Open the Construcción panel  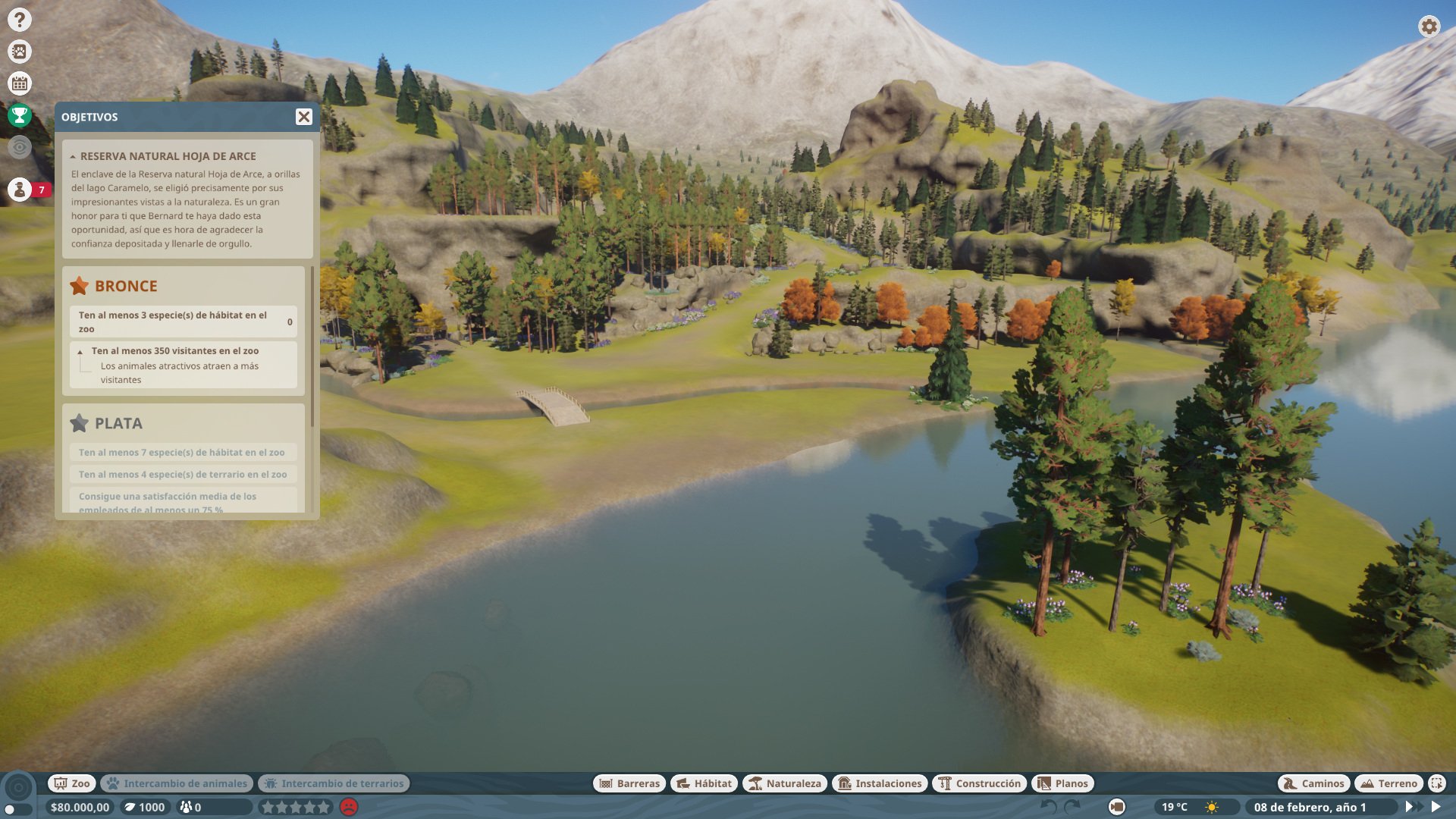(x=980, y=783)
